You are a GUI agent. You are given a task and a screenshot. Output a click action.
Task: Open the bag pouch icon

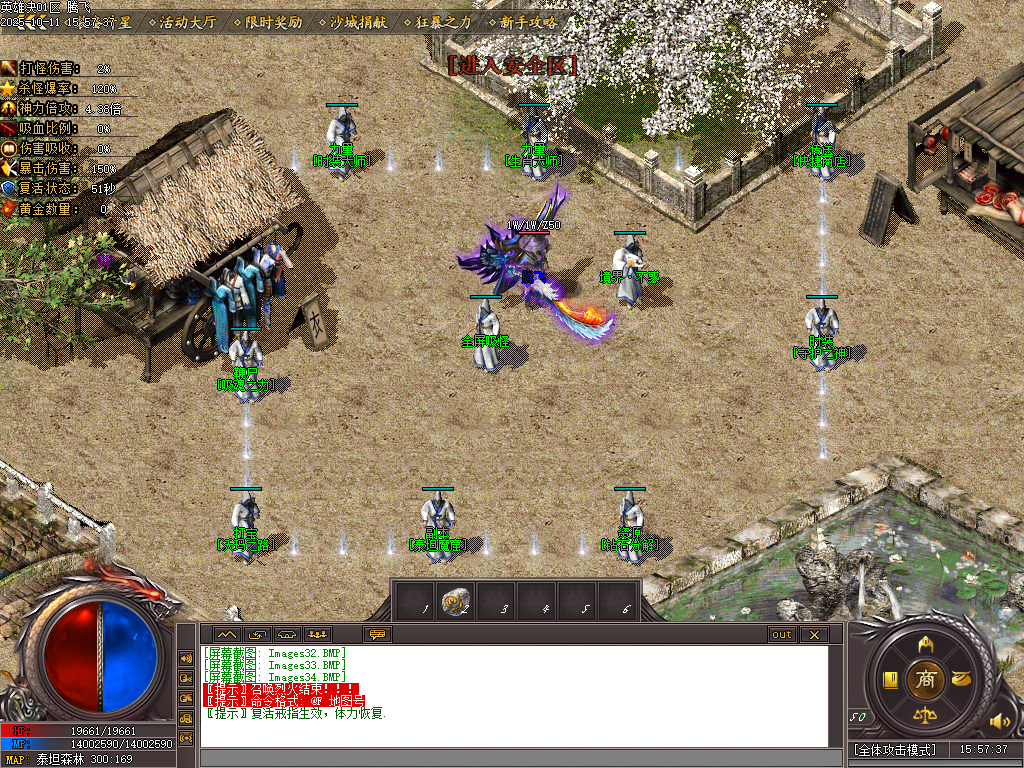point(962,680)
